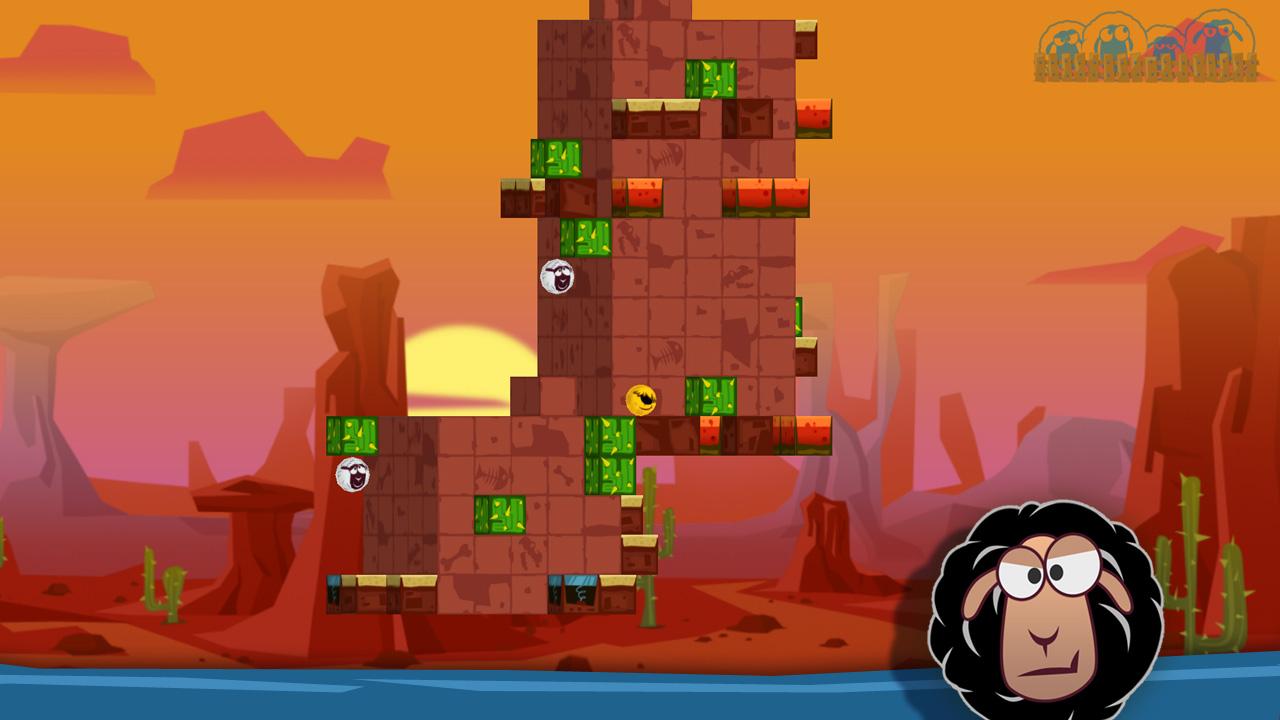Select the sheep pen icon

(x=1146, y=48)
